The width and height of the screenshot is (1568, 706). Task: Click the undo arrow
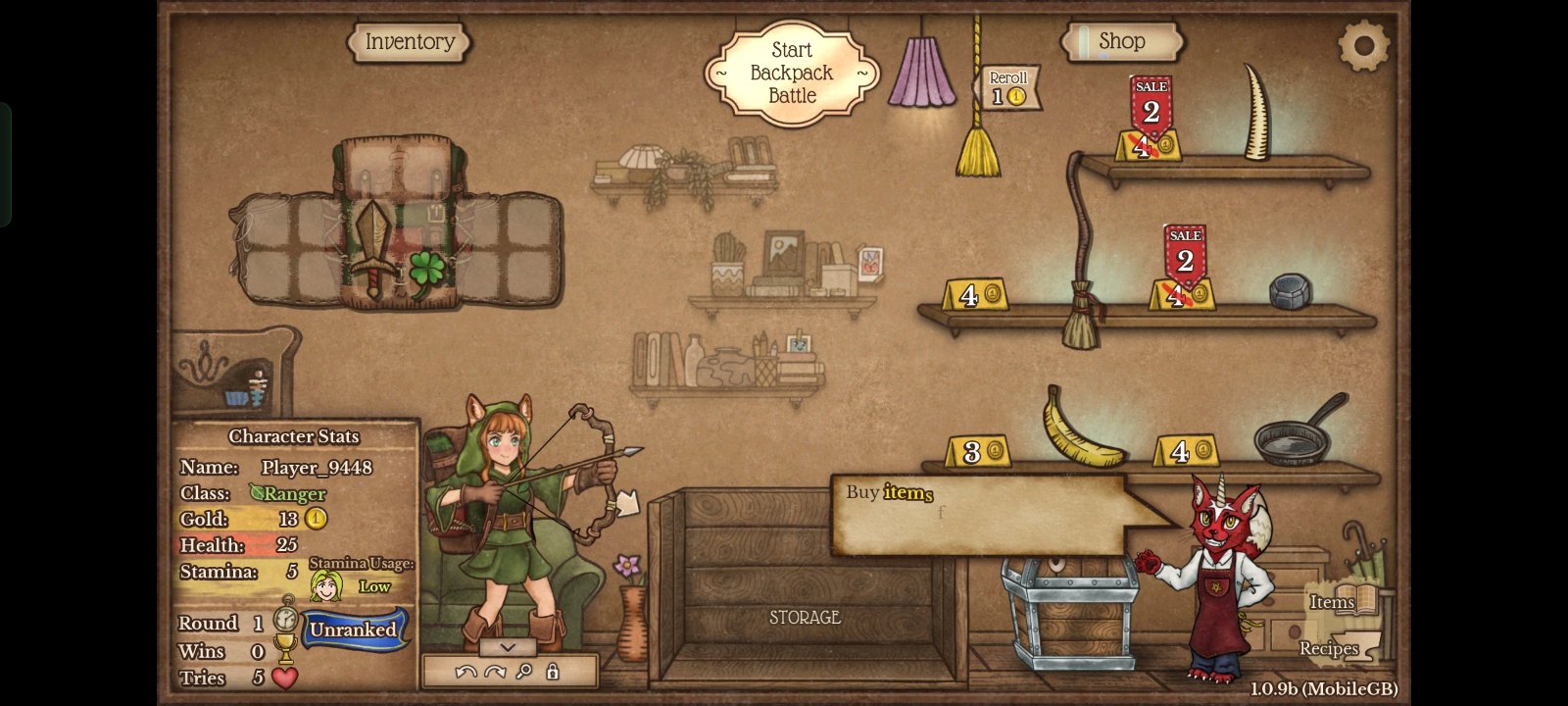coord(466,672)
